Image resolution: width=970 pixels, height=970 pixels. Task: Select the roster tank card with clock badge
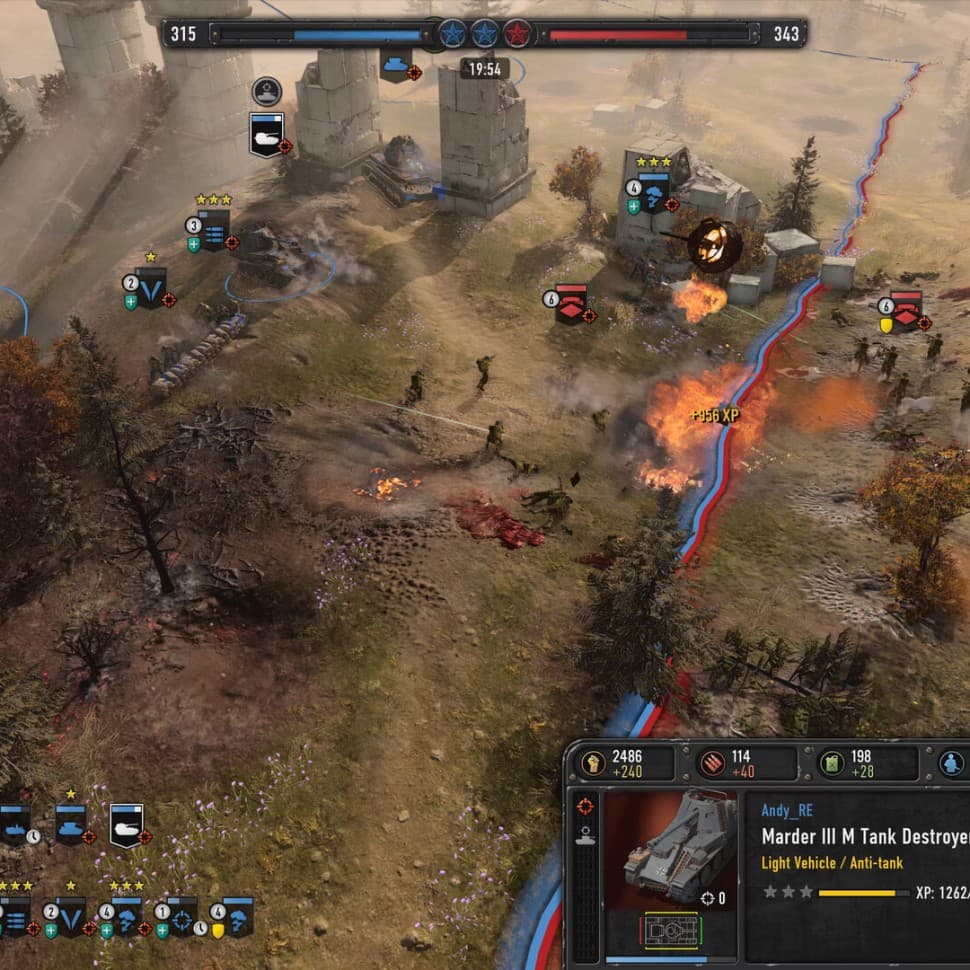[16, 826]
